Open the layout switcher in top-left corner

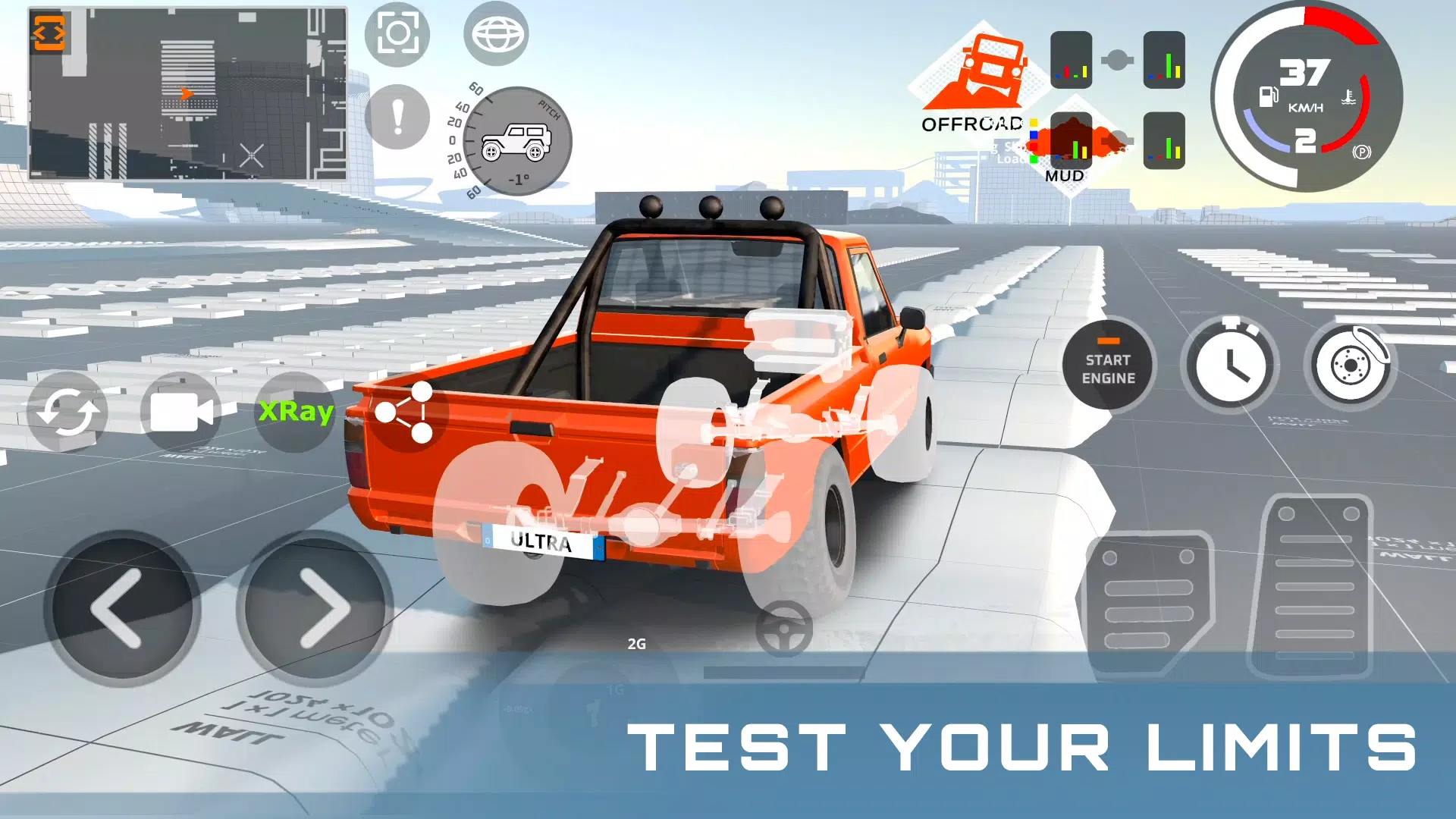coord(50,33)
